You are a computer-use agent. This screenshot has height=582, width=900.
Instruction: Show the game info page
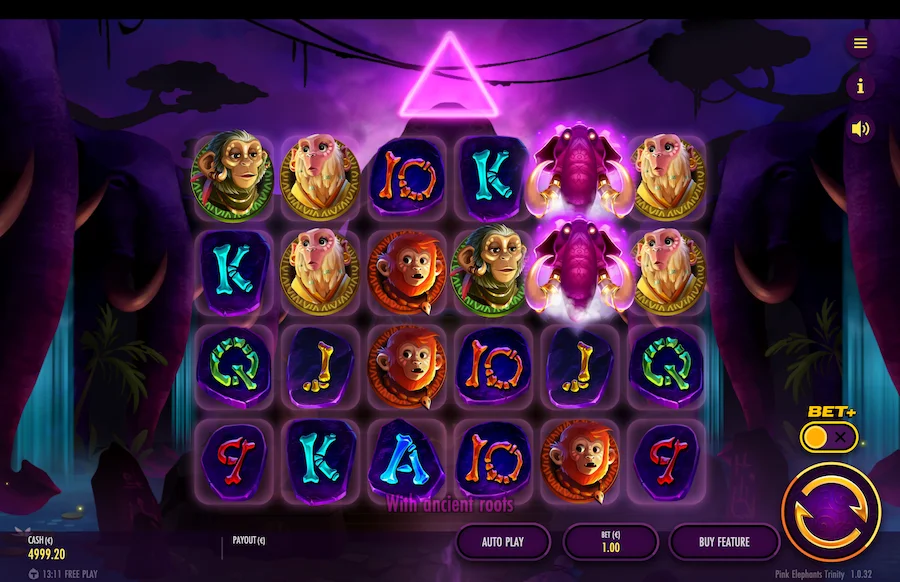(x=859, y=86)
